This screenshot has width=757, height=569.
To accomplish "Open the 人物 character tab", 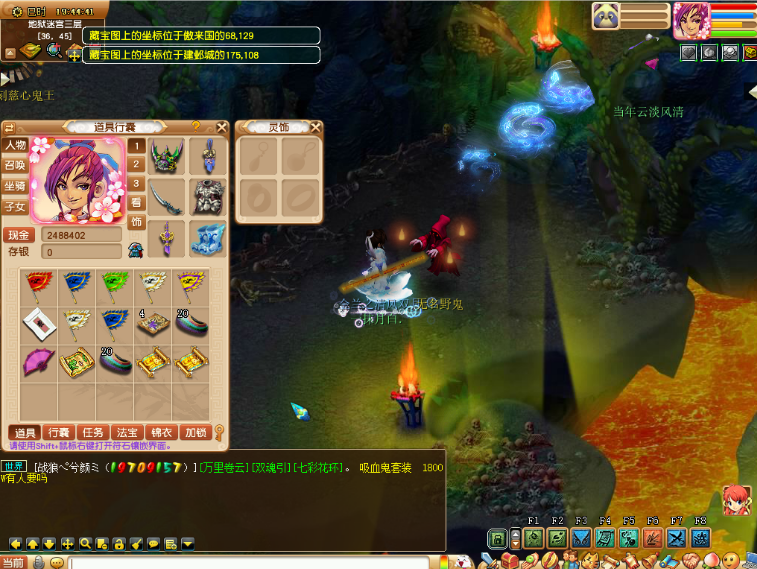I will click(15, 146).
